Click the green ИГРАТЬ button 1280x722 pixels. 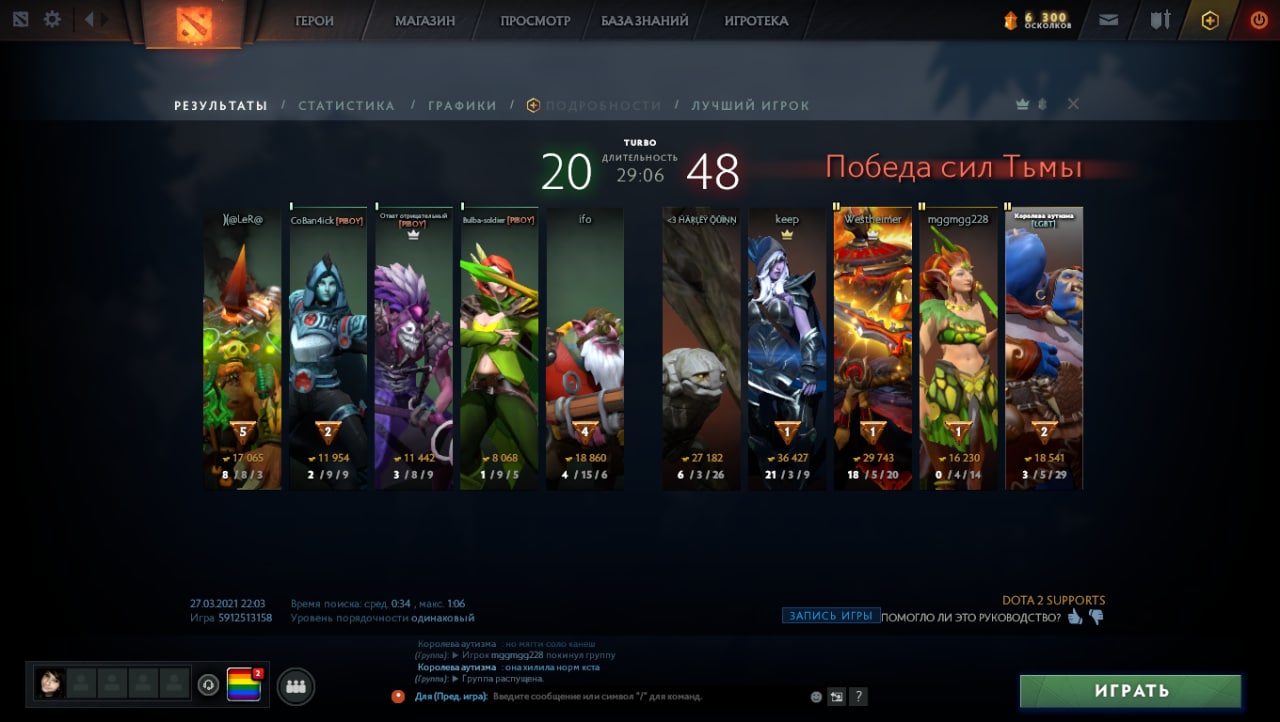(x=1130, y=691)
